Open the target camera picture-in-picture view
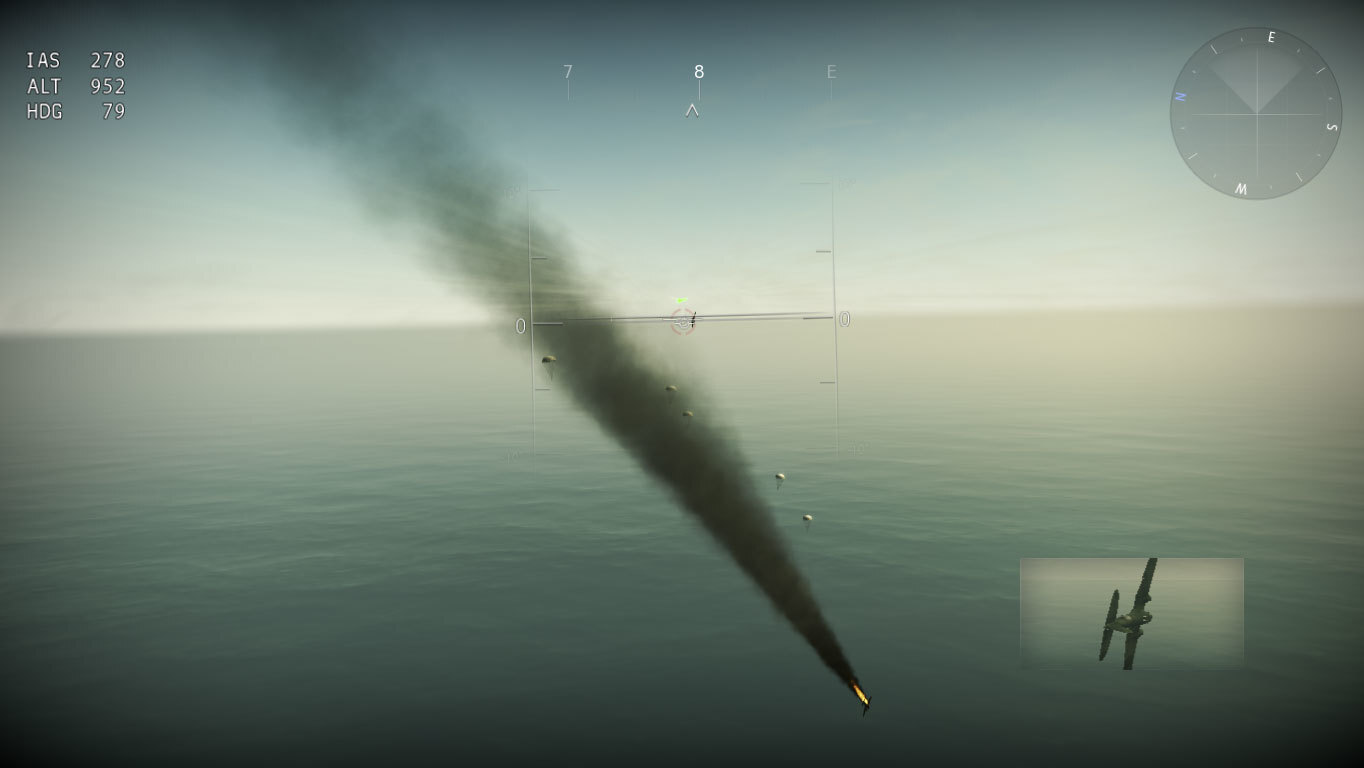Screen dimensions: 1364x768 click(x=1131, y=613)
